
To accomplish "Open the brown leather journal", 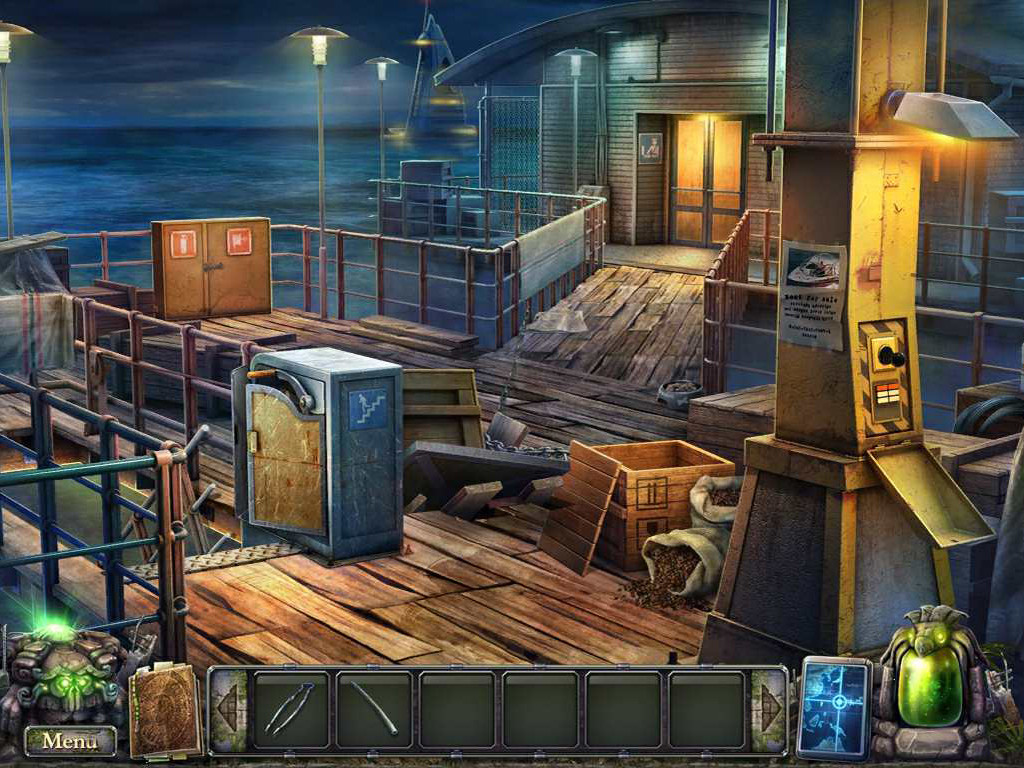I will (x=164, y=711).
